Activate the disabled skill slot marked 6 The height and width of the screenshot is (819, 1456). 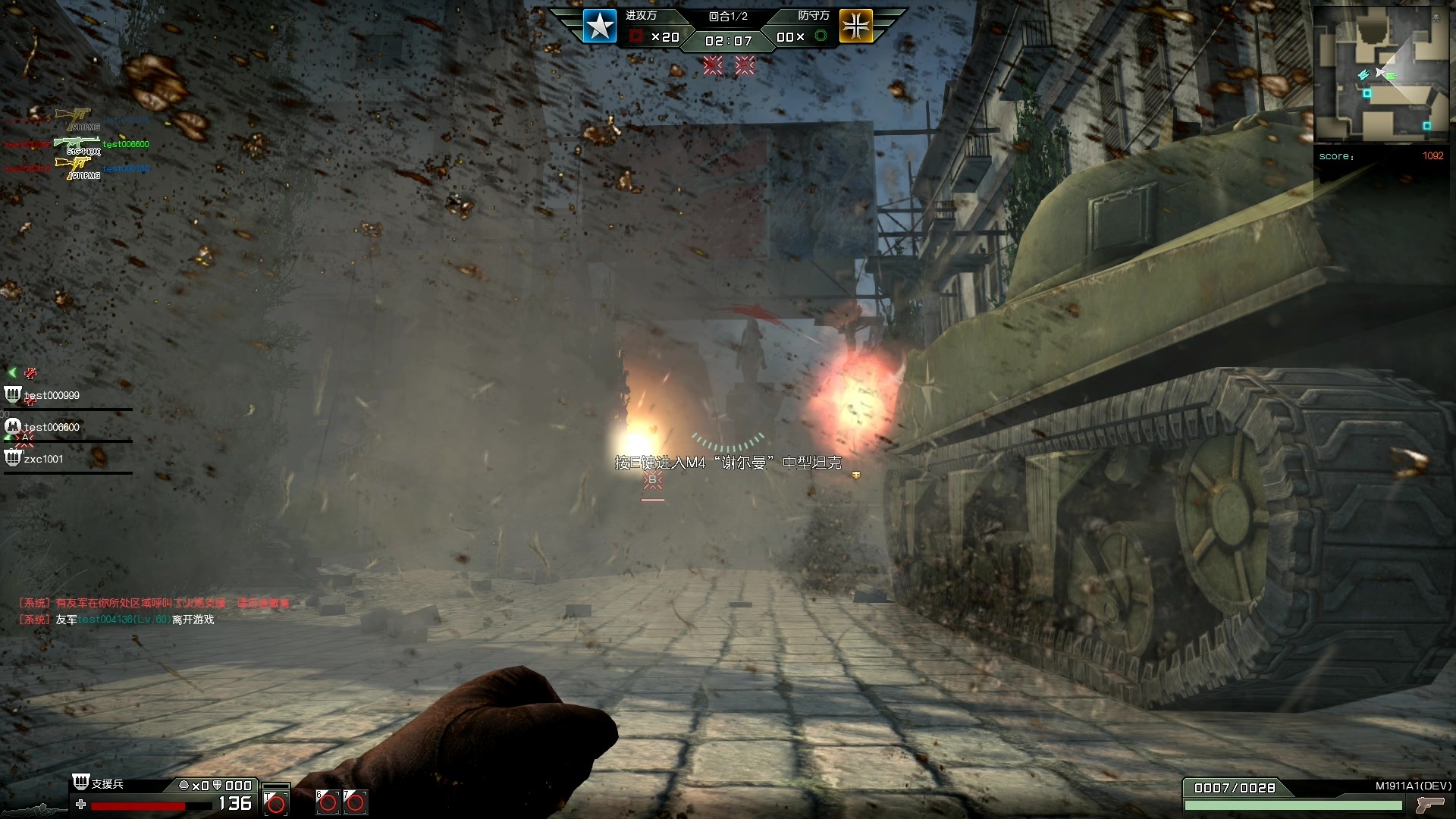click(328, 802)
